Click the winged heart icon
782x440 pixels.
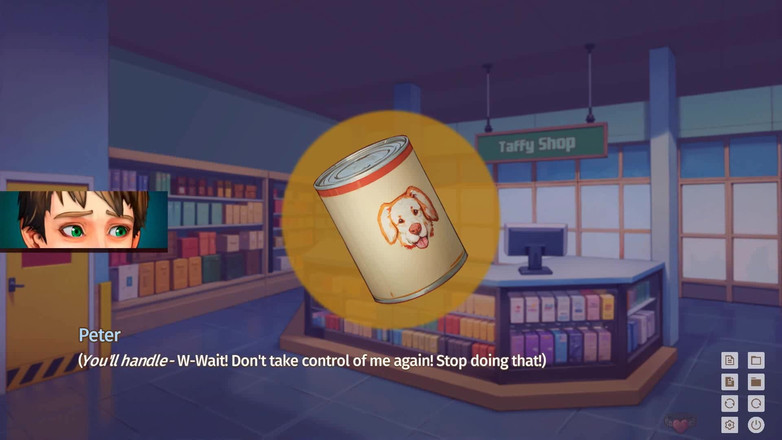pyautogui.click(x=680, y=424)
